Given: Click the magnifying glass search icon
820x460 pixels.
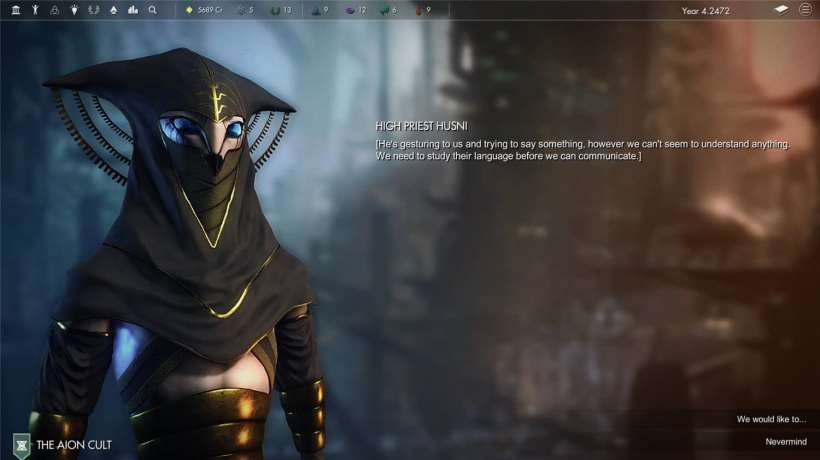Looking at the screenshot, I should coord(152,10).
